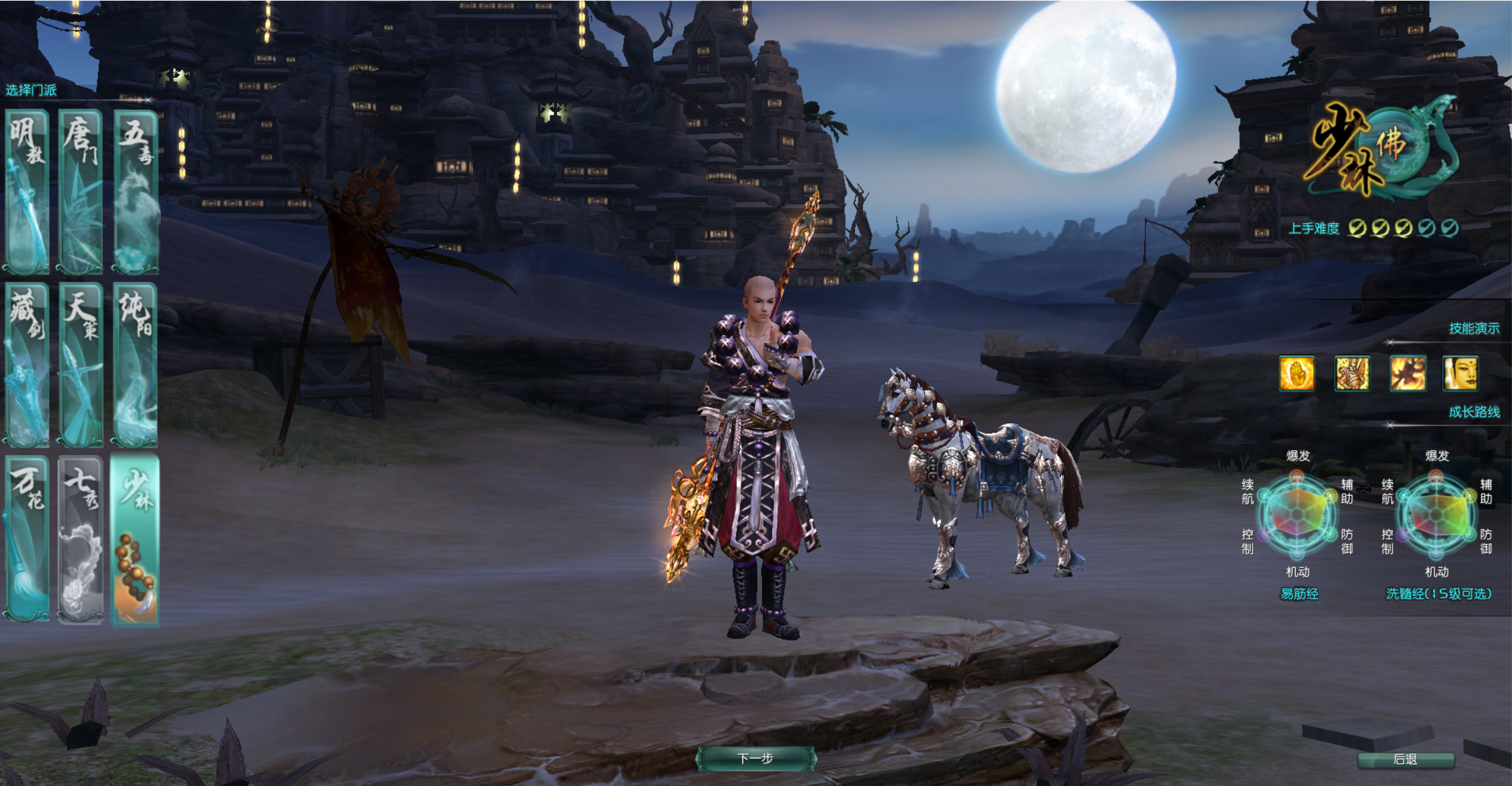
Task: Show the multi-hands skill demo
Action: (1352, 373)
